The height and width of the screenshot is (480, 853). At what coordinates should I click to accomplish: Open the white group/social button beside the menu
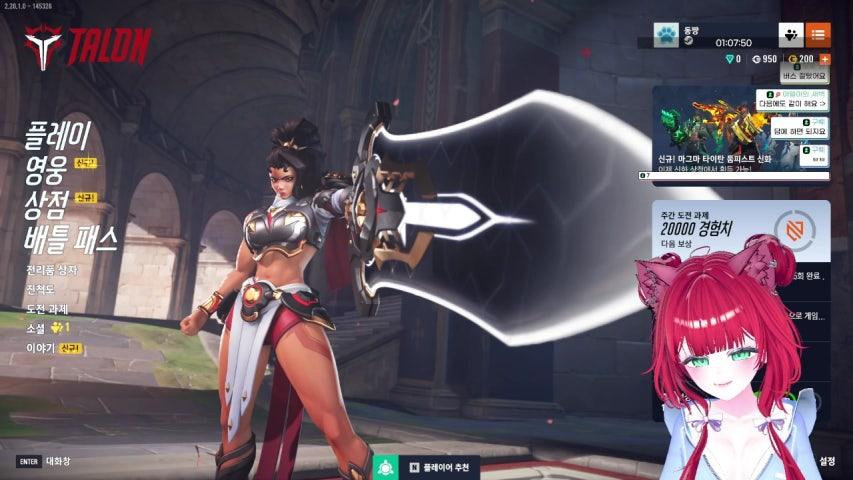point(790,35)
